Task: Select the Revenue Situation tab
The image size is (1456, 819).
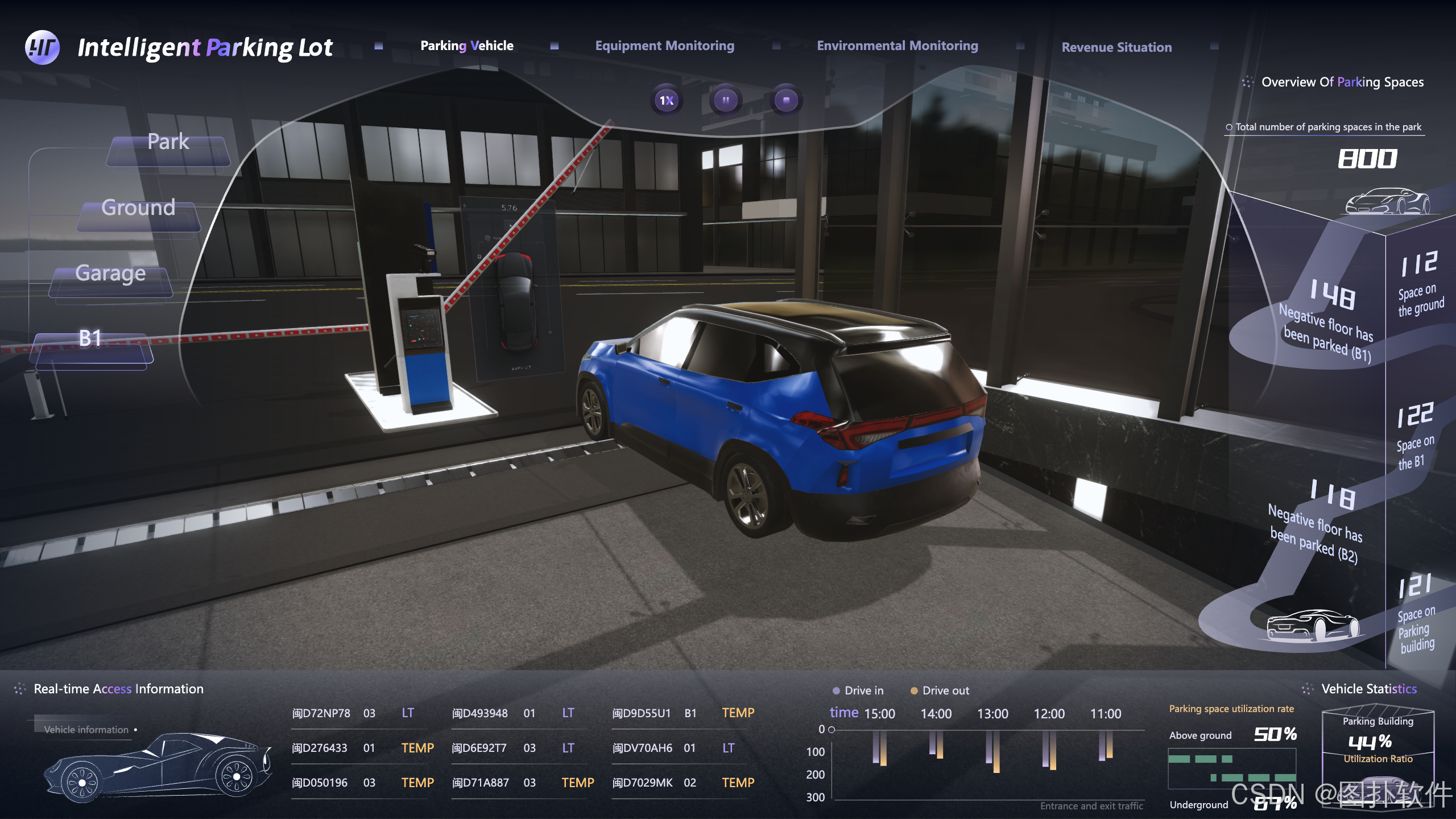Action: tap(1116, 47)
